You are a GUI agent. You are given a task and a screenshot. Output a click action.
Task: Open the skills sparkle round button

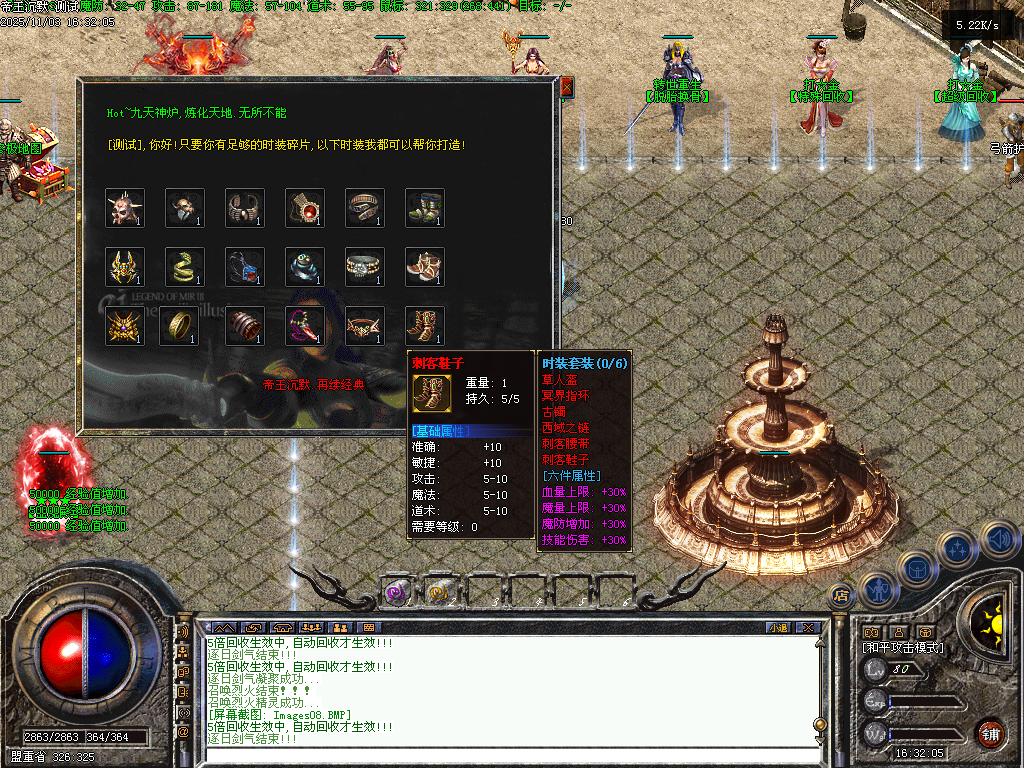[958, 547]
